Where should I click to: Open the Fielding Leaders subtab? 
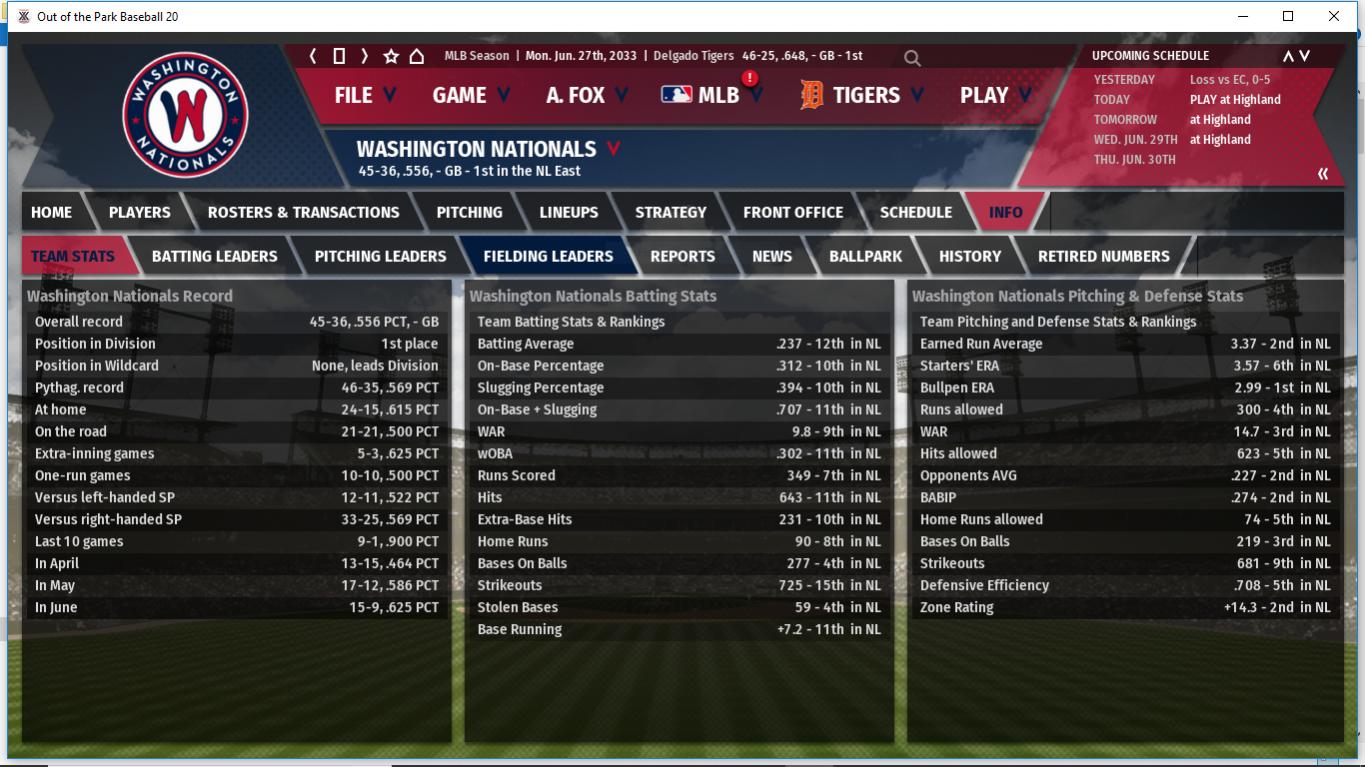[548, 256]
